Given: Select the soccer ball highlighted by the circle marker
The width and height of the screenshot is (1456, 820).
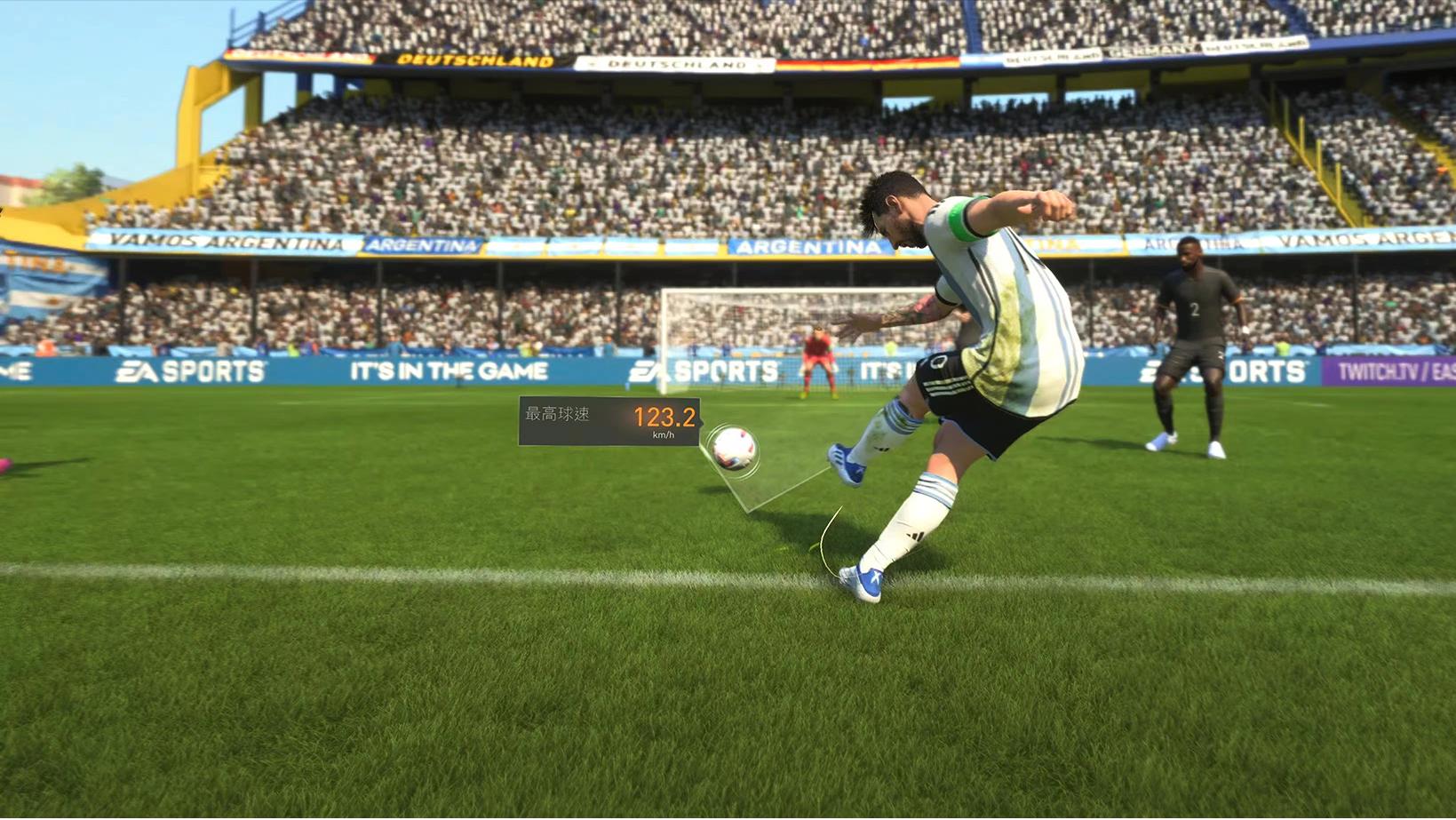Looking at the screenshot, I should click(x=734, y=450).
